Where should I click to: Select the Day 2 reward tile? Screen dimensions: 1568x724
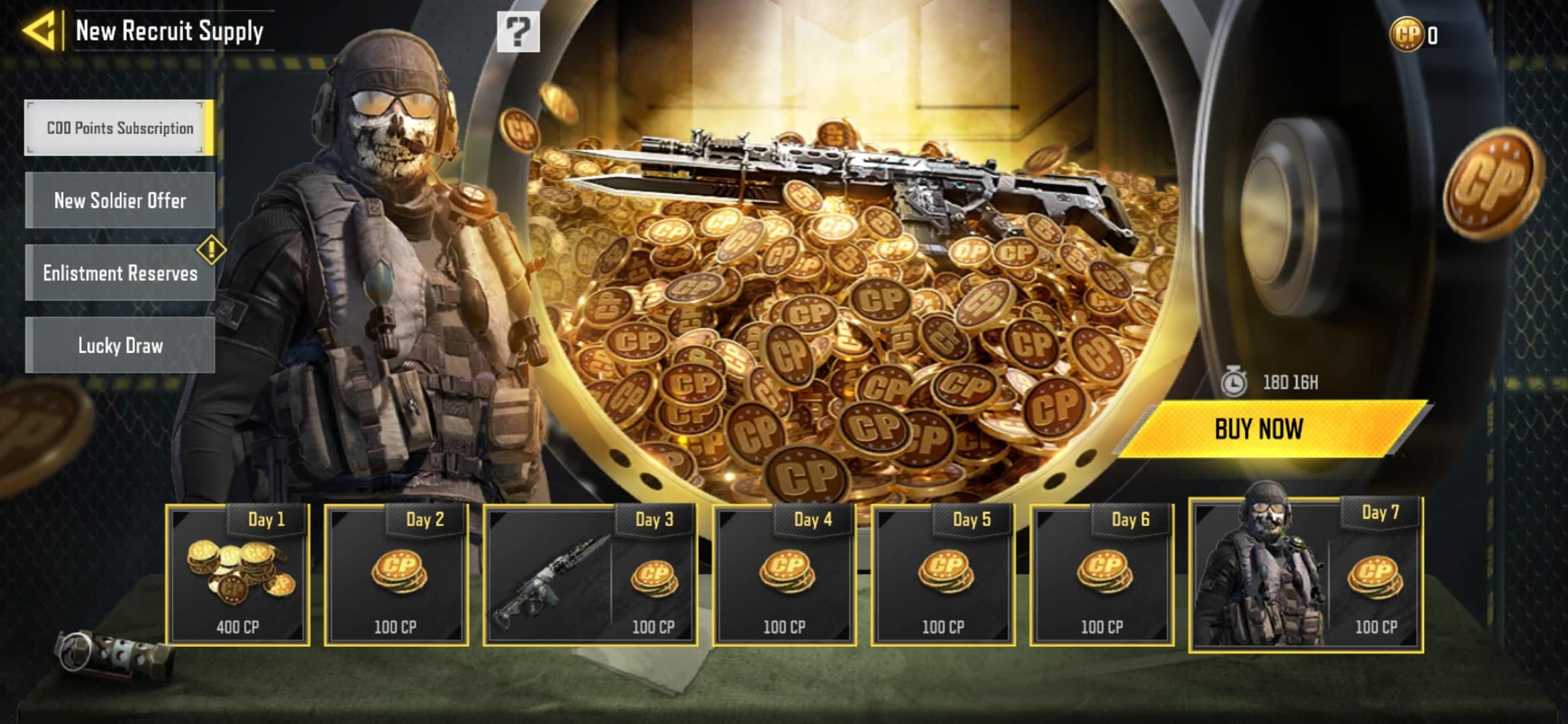[x=396, y=575]
